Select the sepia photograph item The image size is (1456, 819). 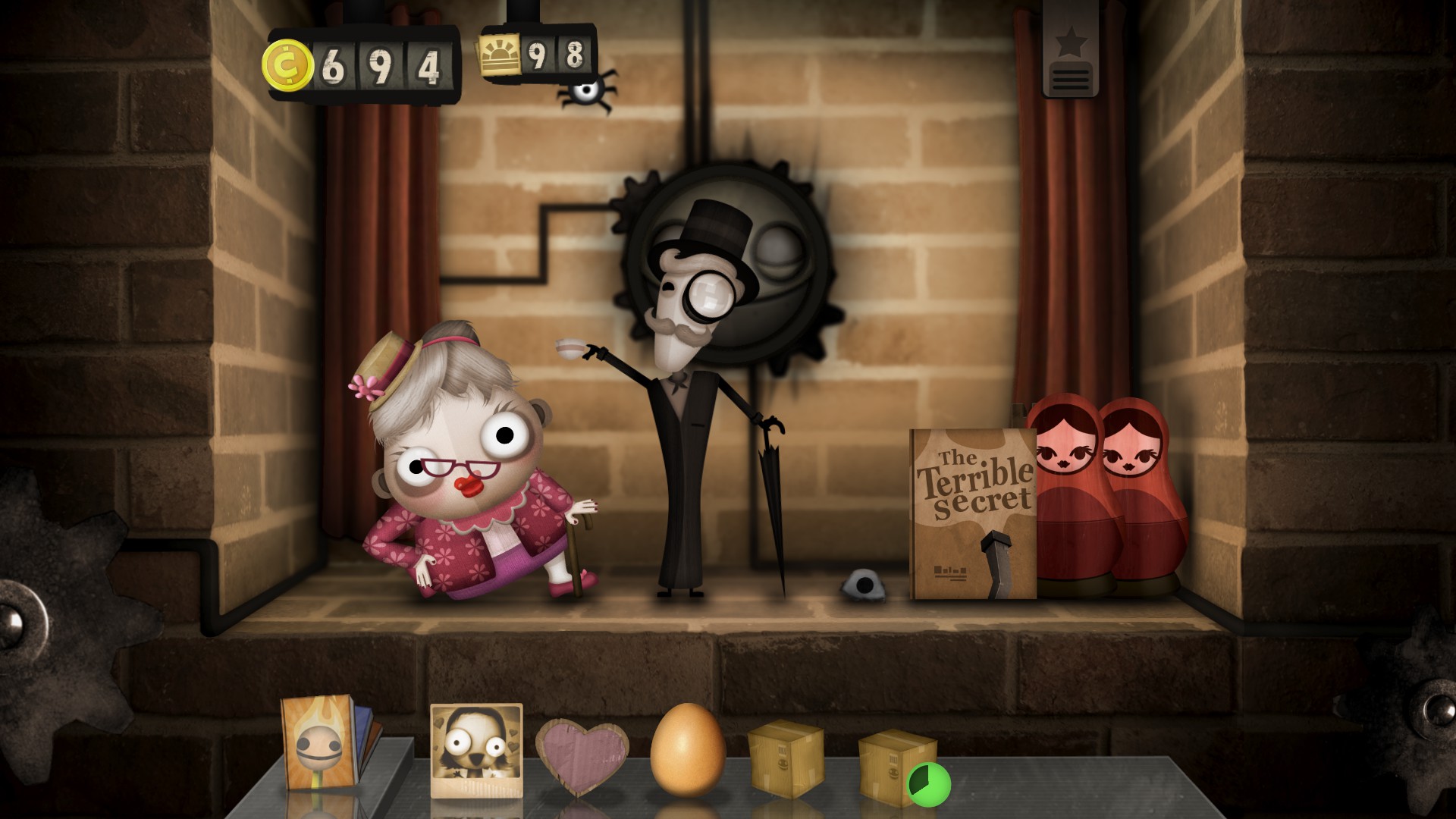pos(475,749)
